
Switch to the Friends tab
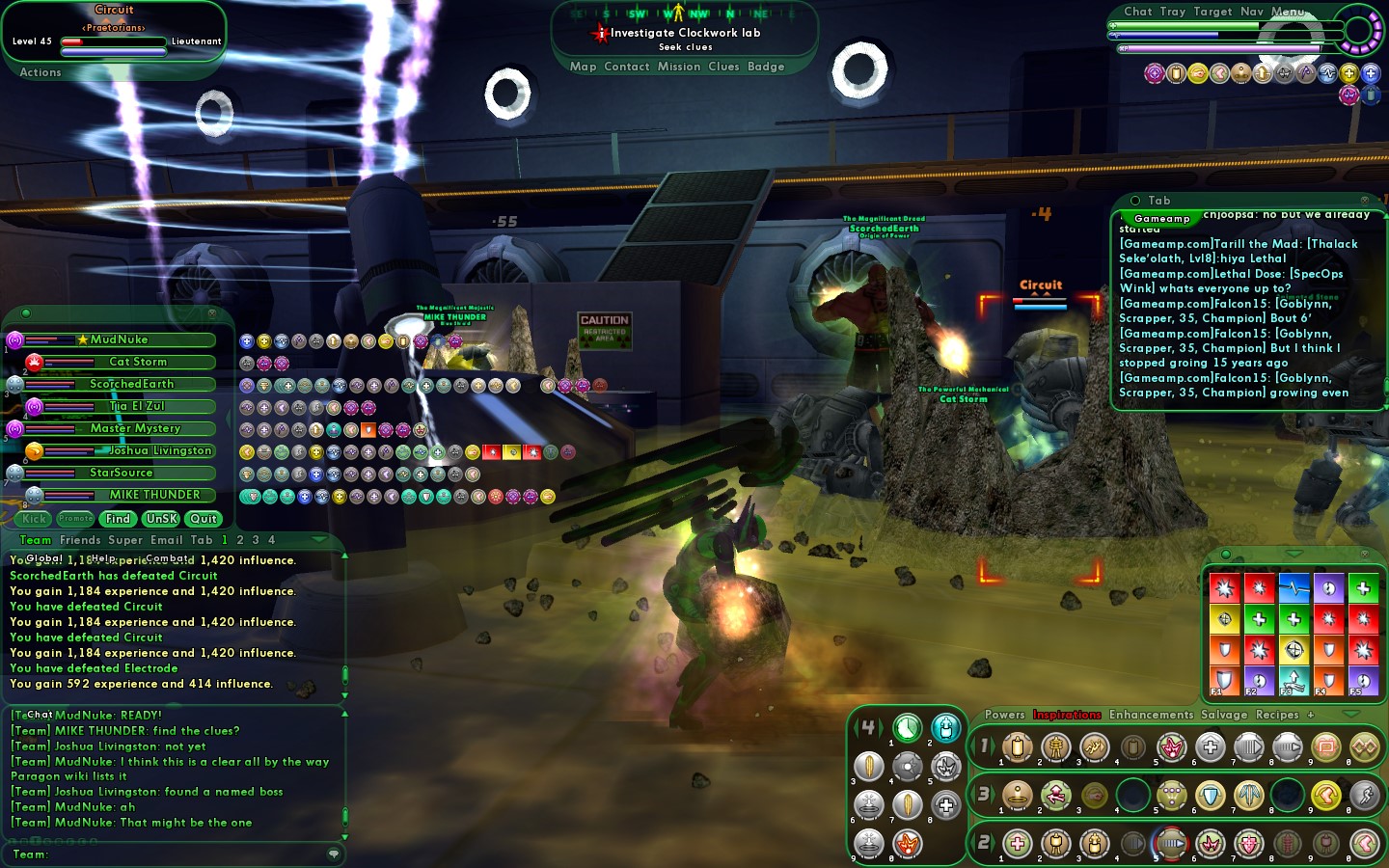(x=80, y=540)
